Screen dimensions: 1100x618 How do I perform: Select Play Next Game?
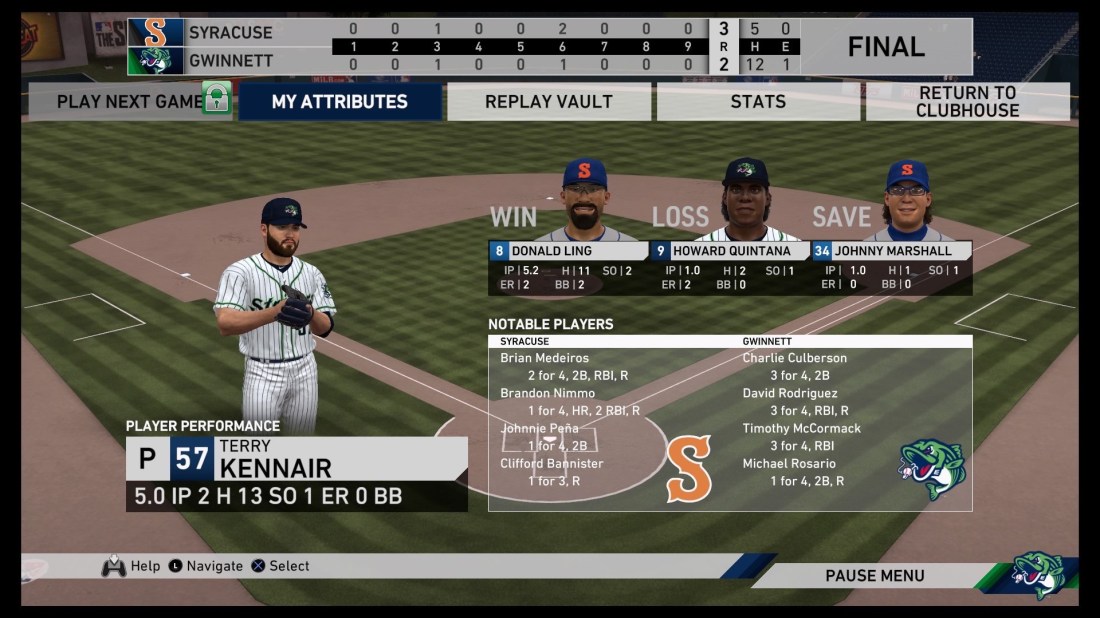click(x=129, y=101)
